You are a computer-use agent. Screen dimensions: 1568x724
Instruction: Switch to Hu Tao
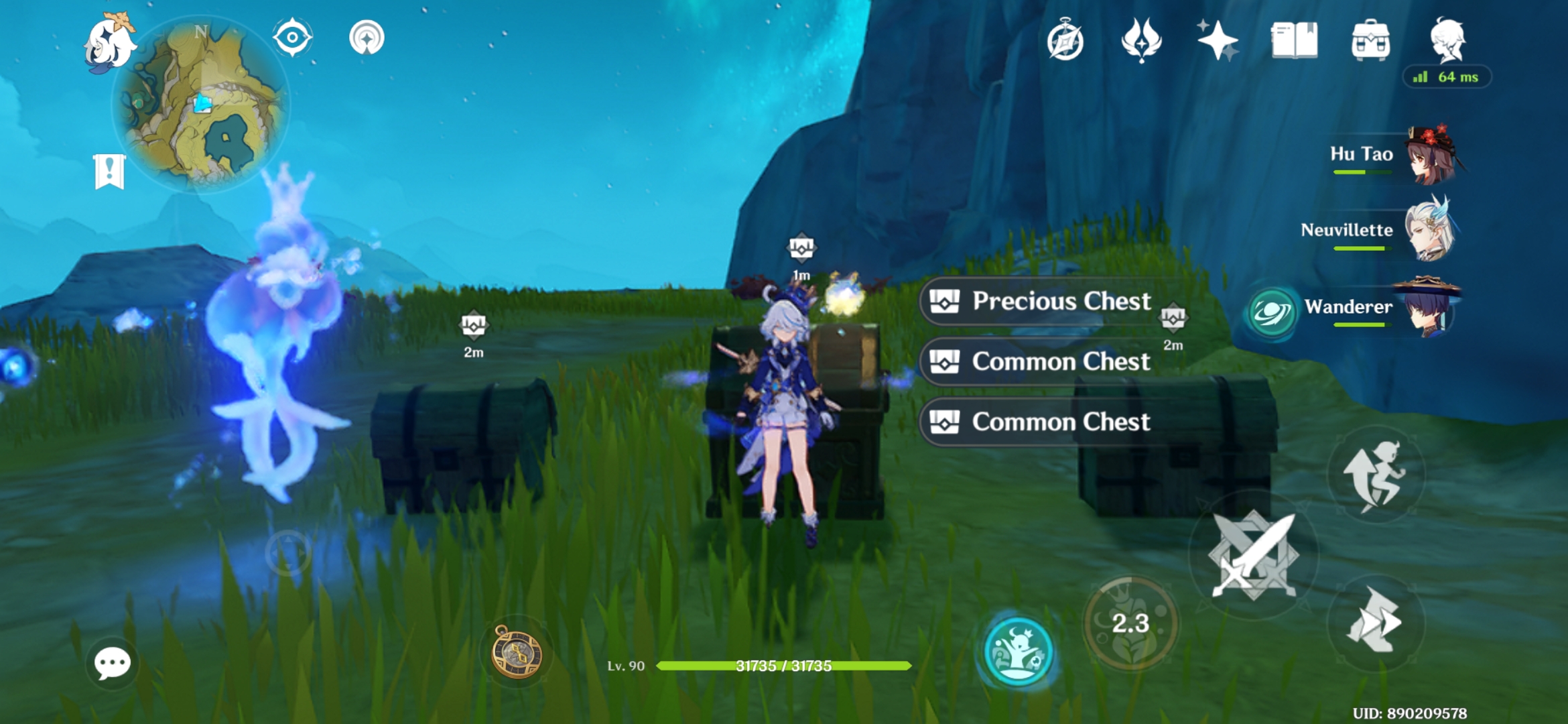click(1420, 155)
